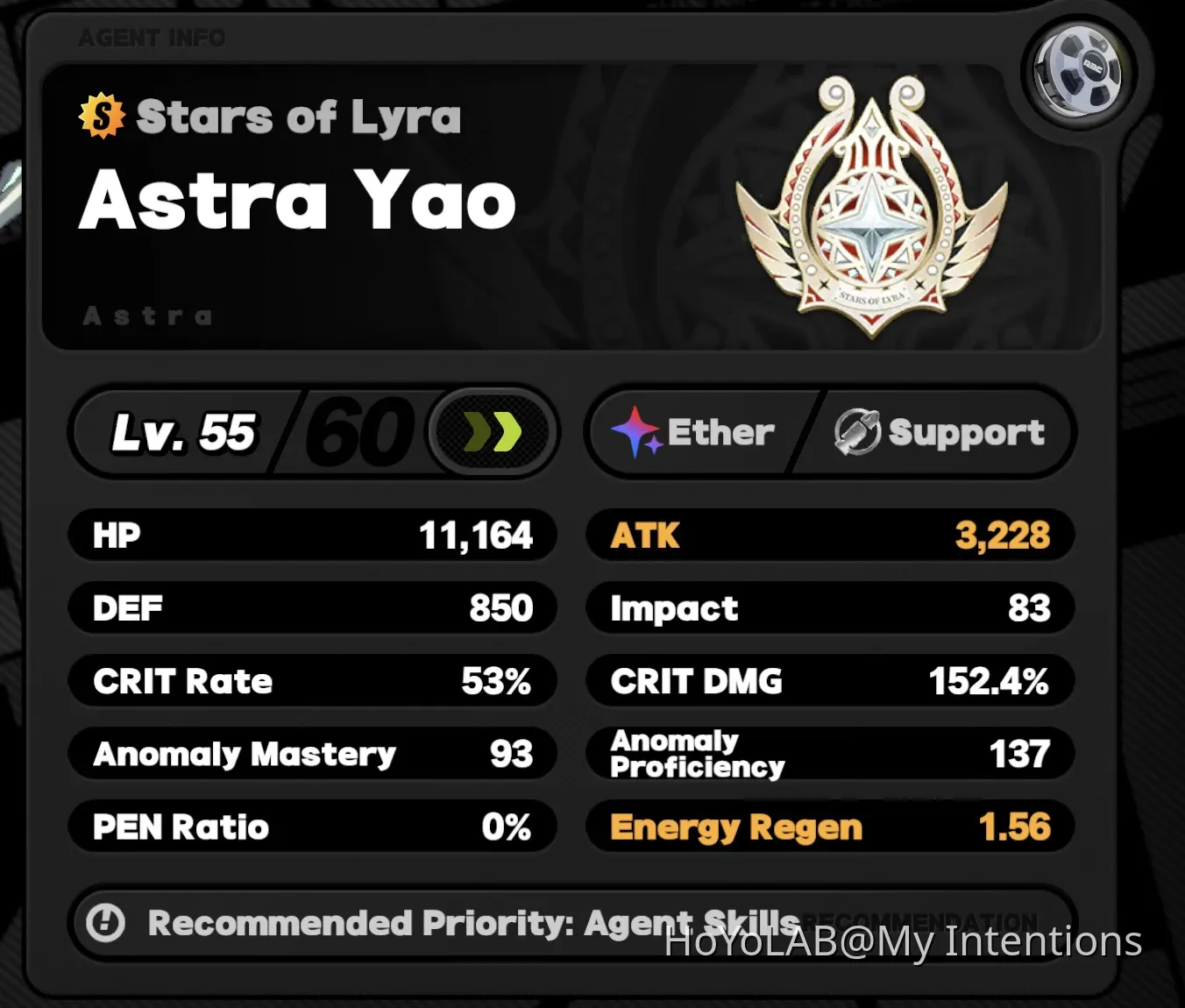Screen dimensions: 1185x1008
Task: Select the Anomaly Proficiency stat row
Action: pos(830,753)
